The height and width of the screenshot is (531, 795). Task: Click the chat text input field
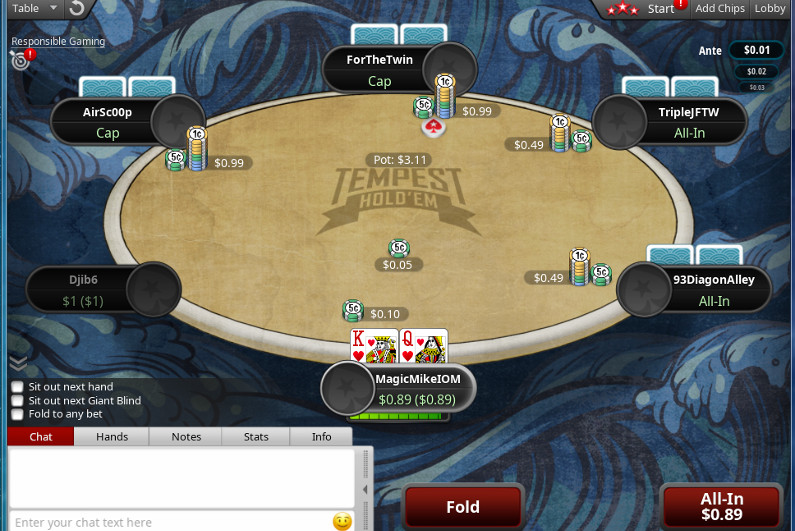click(170, 522)
